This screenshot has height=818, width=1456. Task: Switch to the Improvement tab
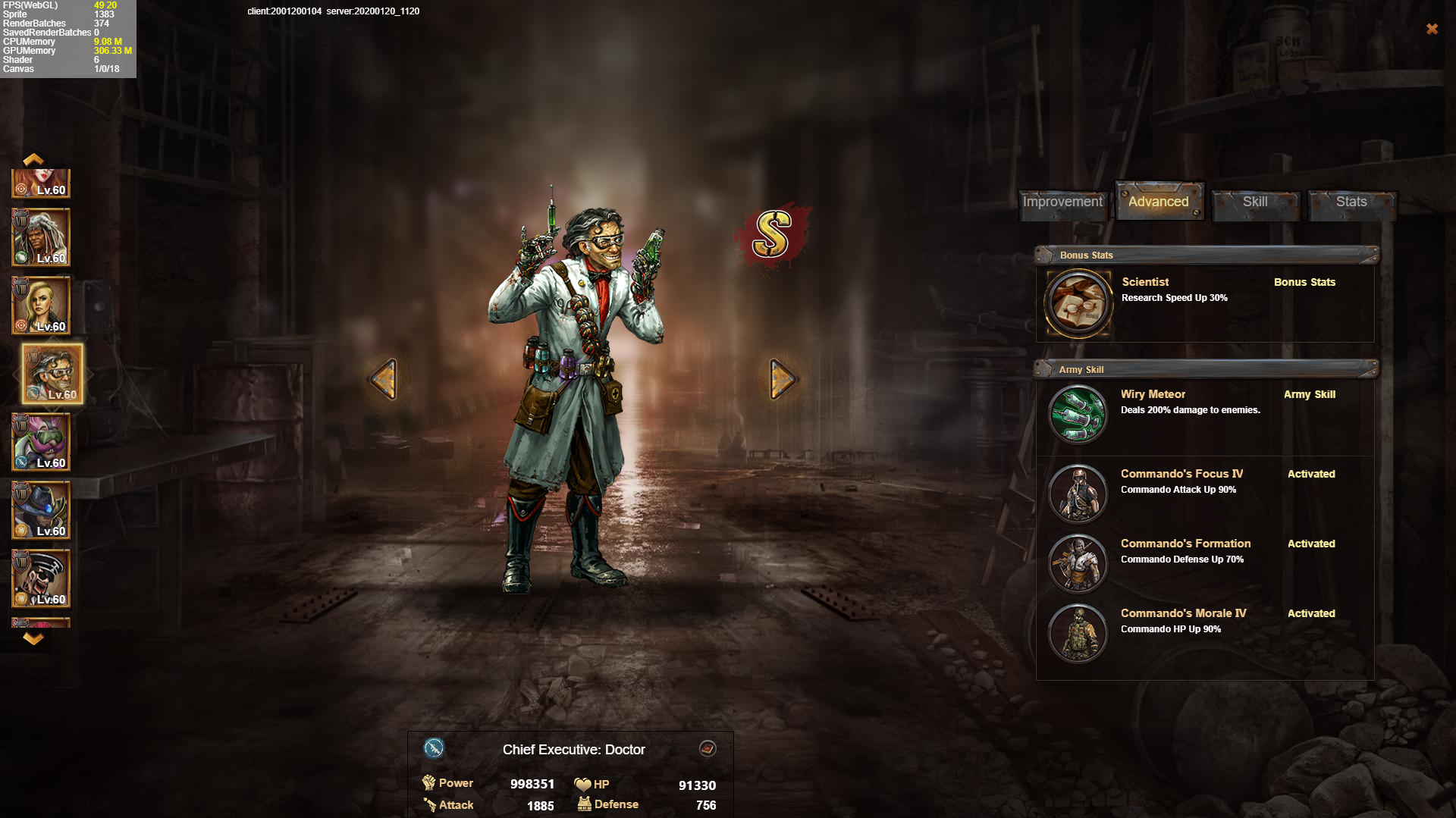pyautogui.click(x=1062, y=202)
